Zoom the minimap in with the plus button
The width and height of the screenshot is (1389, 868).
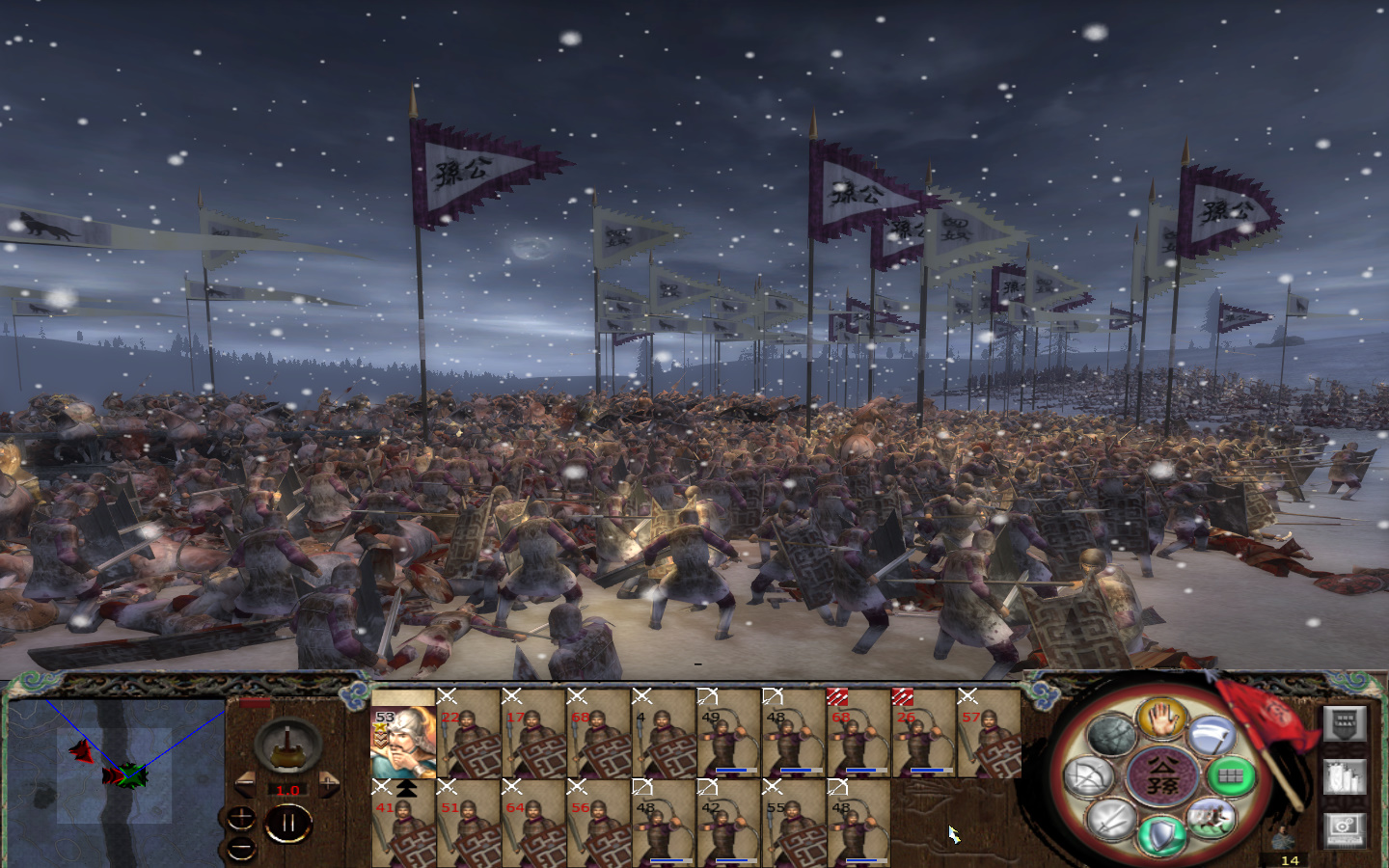click(241, 819)
